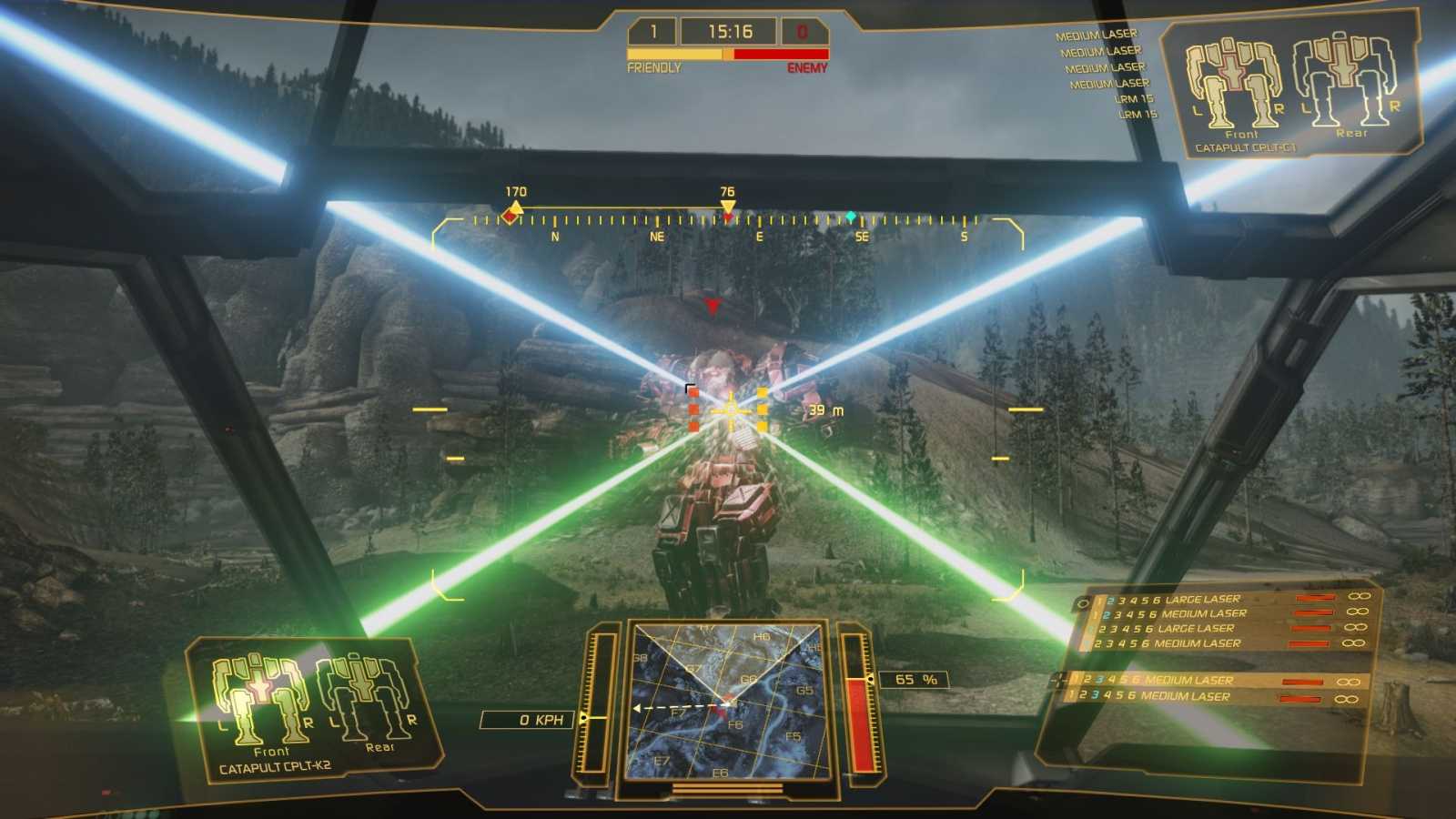The width and height of the screenshot is (1456, 819).
Task: Toggle the chain-fire circle icon on group one
Action: click(1081, 600)
